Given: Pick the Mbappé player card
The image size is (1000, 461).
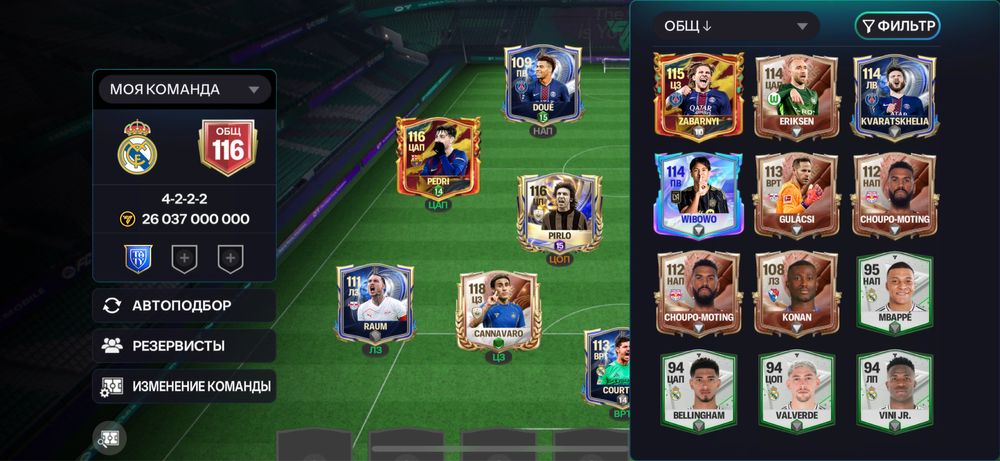Looking at the screenshot, I should [893, 292].
